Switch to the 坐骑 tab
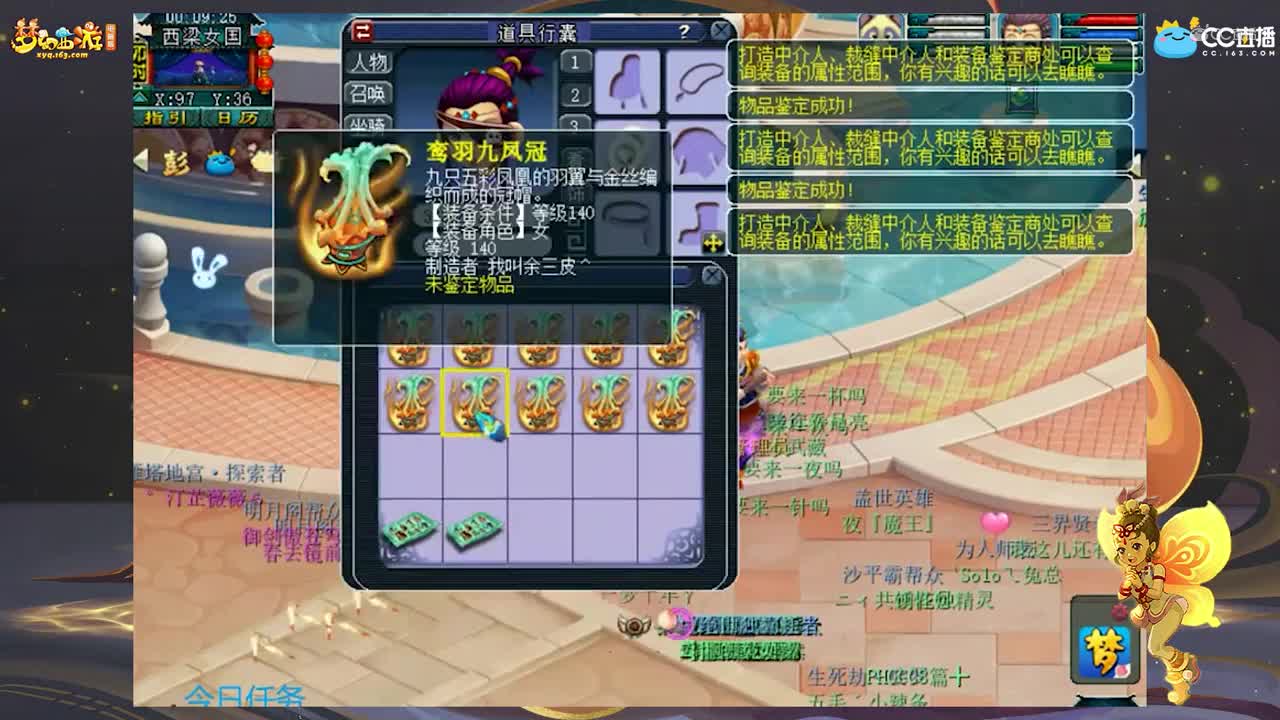The image size is (1280, 720). 370,123
